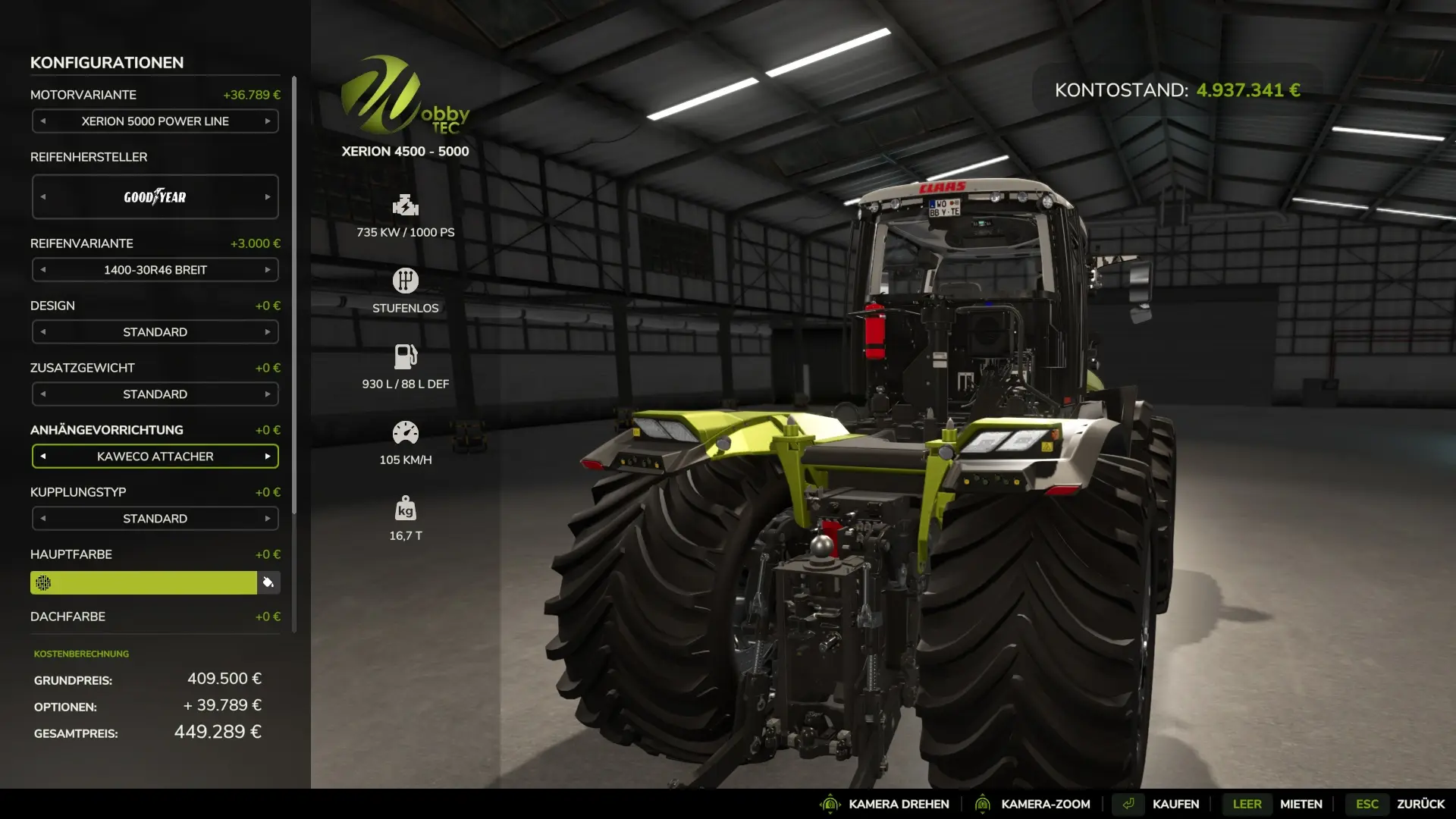Go to previous Reifenhersteller tire brand
Viewport: 1456px width, 819px height.
pyautogui.click(x=43, y=197)
